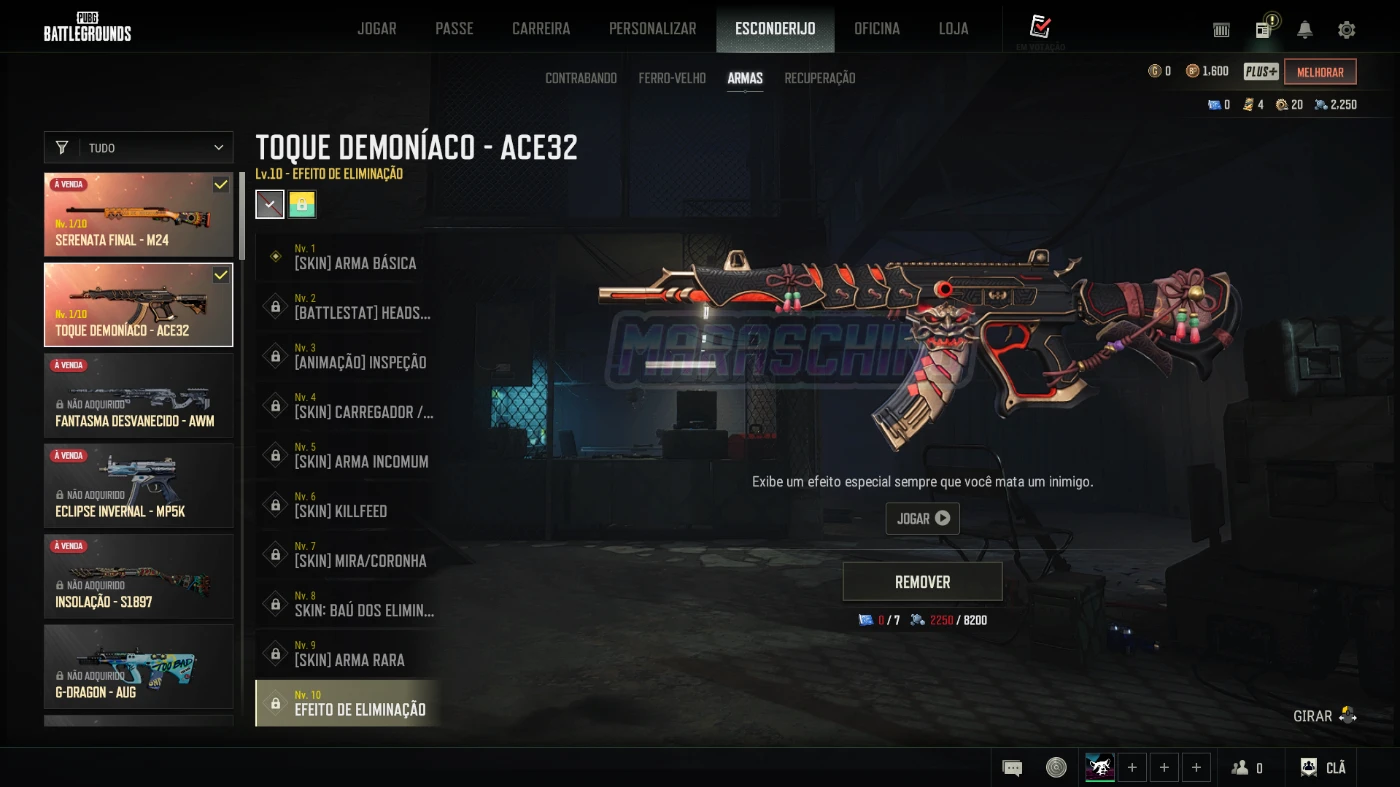Select level 6 Killfeed skin row
1400x787 pixels.
(x=346, y=505)
